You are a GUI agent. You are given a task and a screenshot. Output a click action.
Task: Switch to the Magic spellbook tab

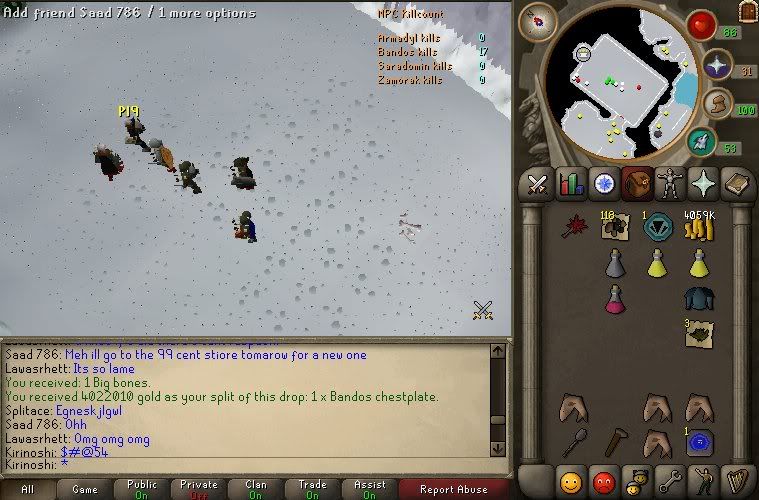click(x=735, y=183)
